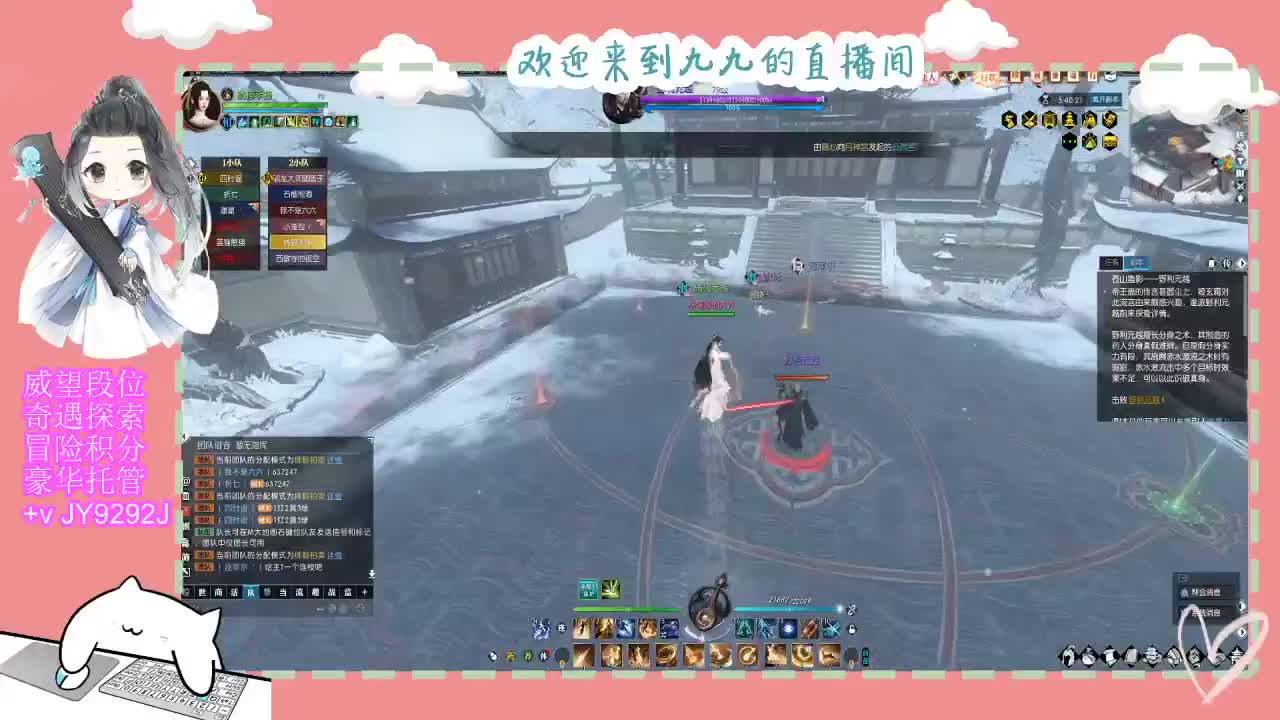Click the chat text input area at the bottom
The height and width of the screenshot is (720, 1280).
click(x=280, y=607)
